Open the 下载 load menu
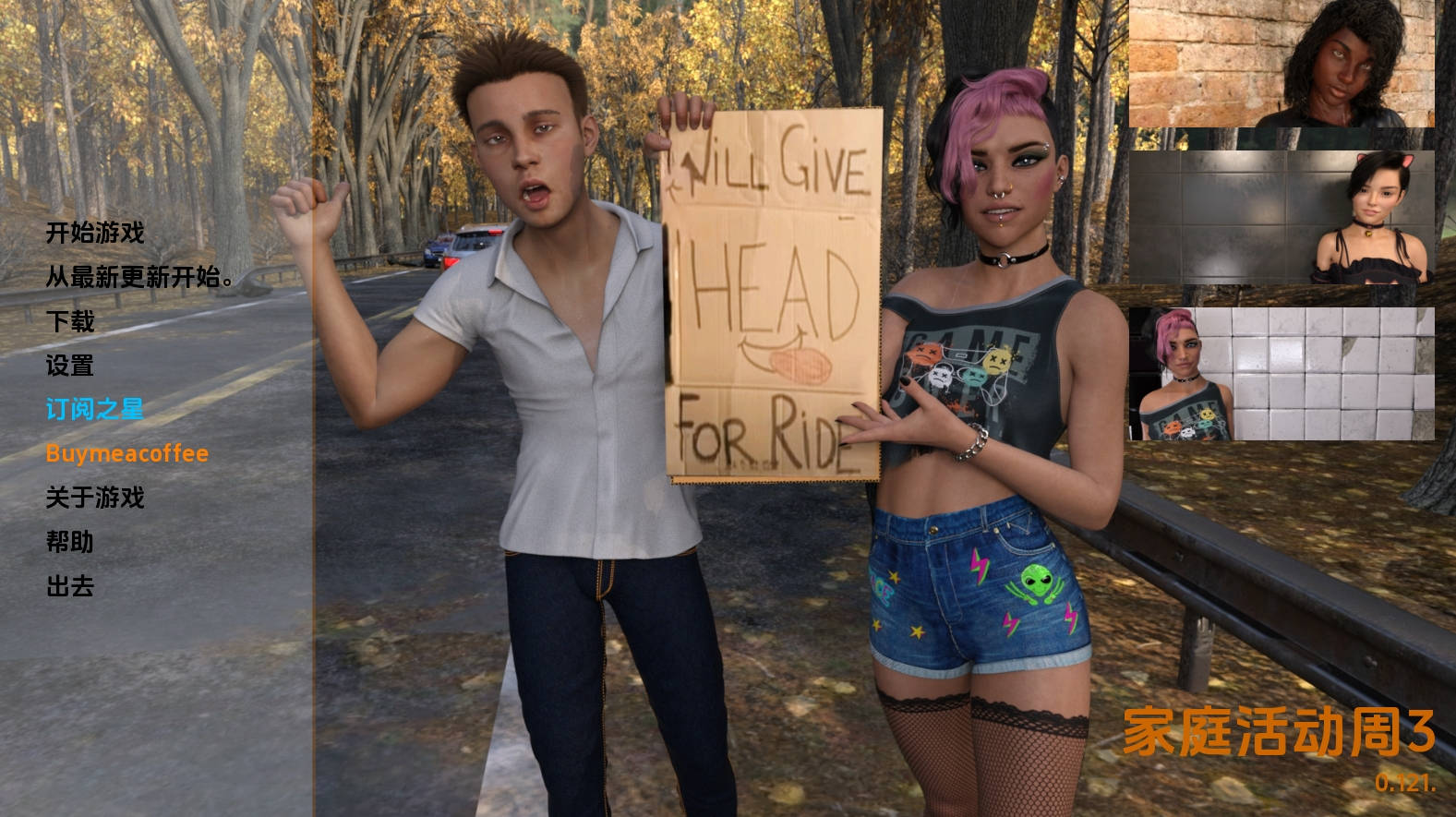 point(70,321)
